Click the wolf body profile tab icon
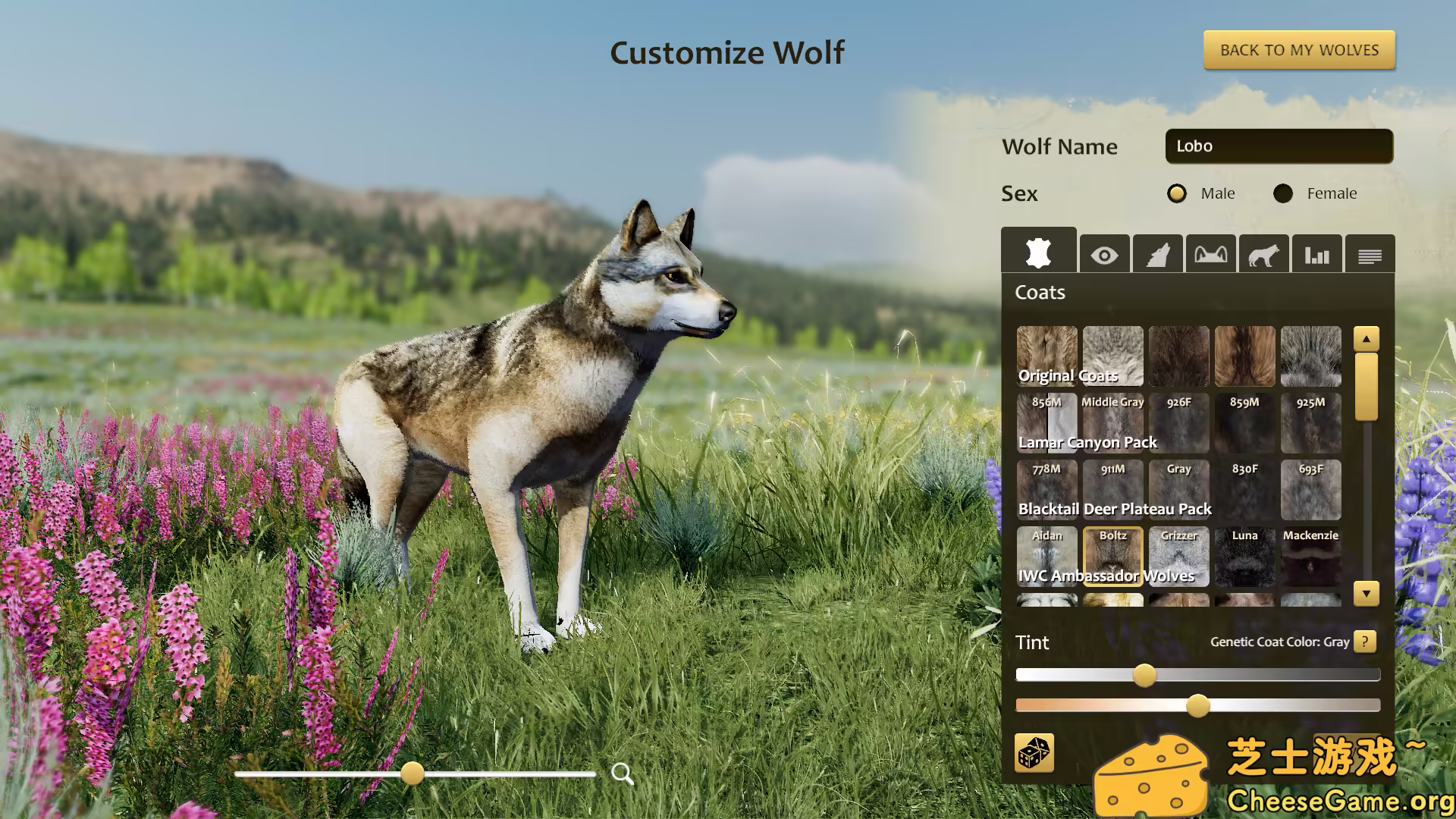The image size is (1456, 819). [1263, 254]
